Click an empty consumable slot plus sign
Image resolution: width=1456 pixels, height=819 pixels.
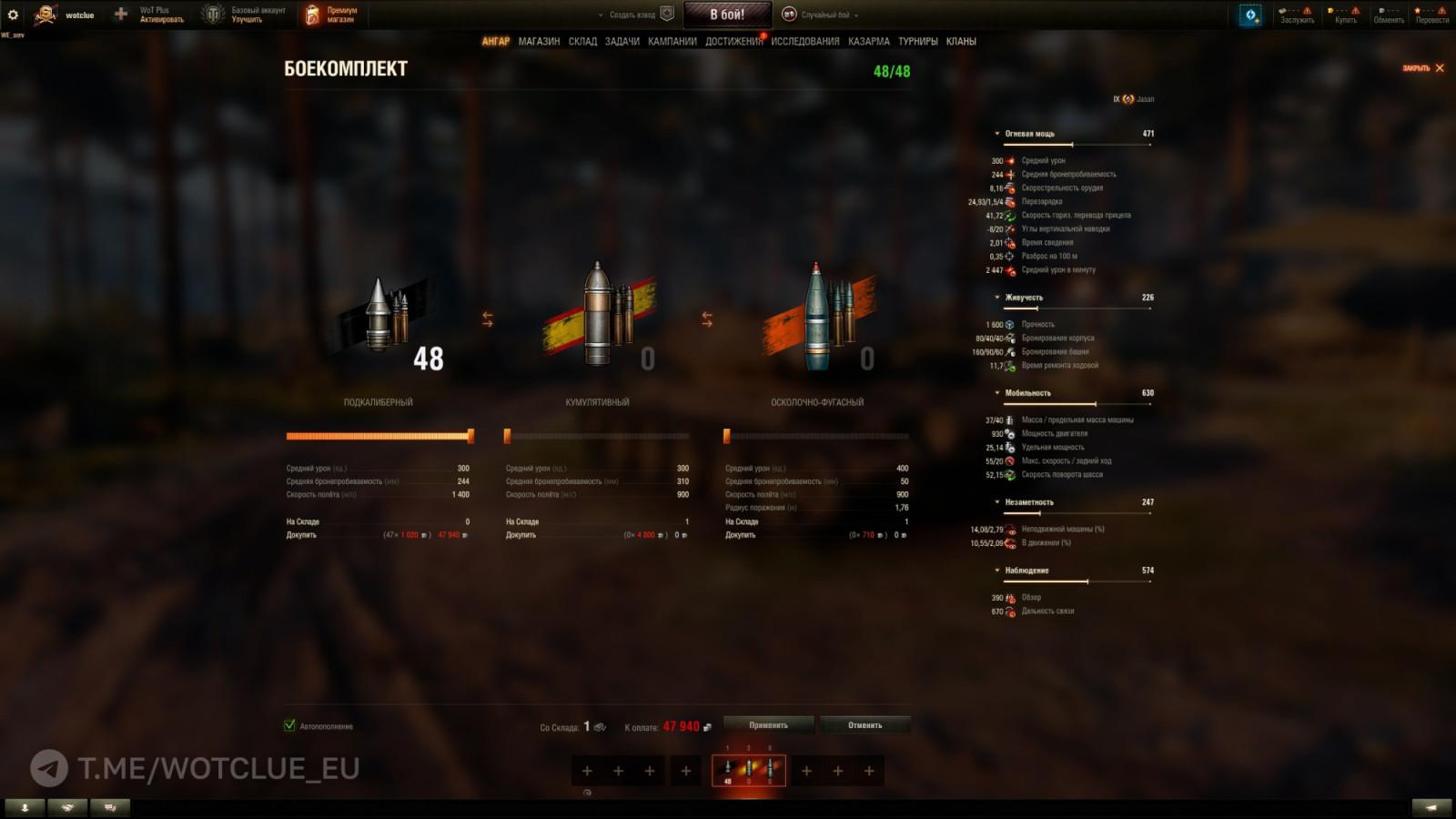[586, 771]
